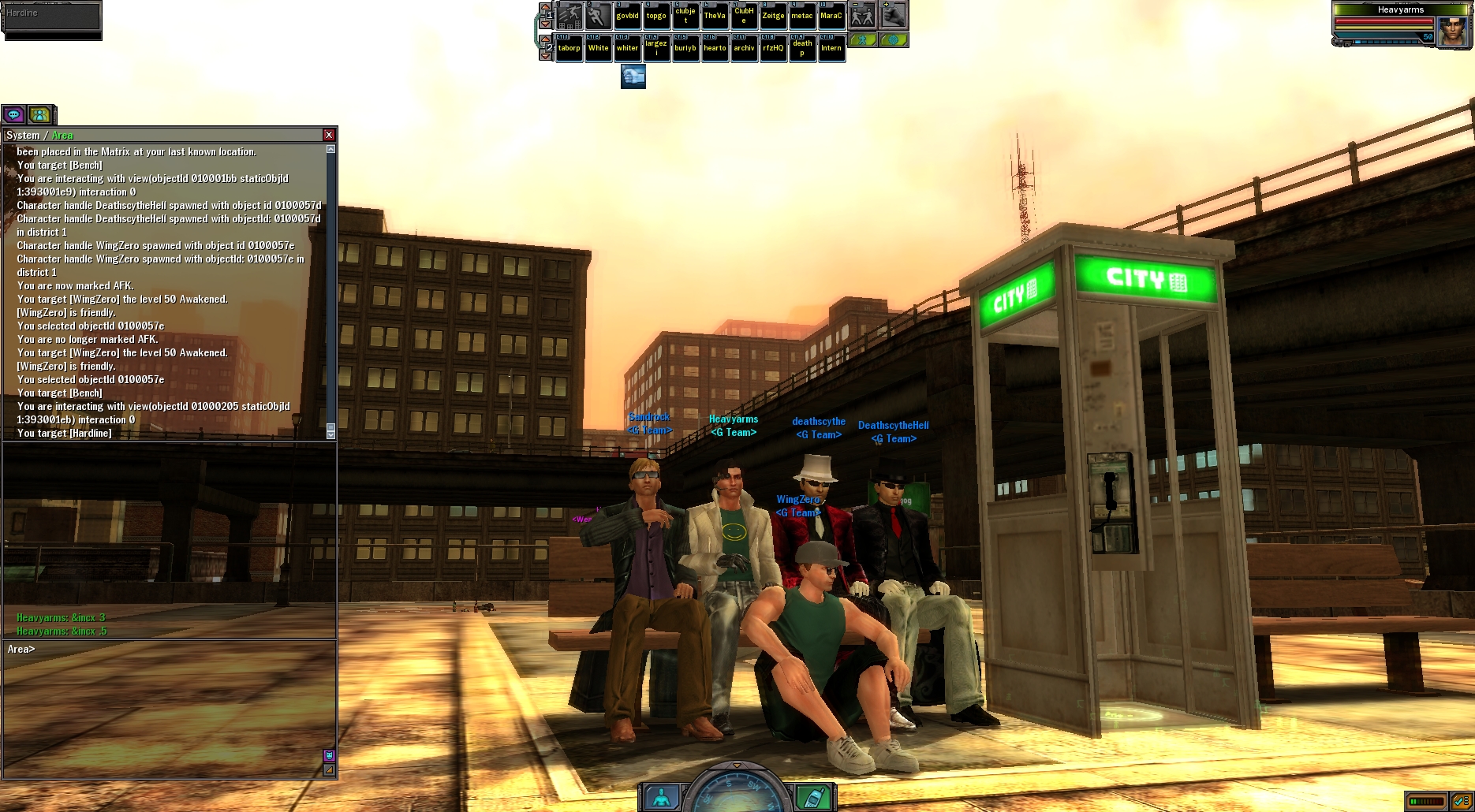Select the rfzHQ hotbar slot

point(773,48)
